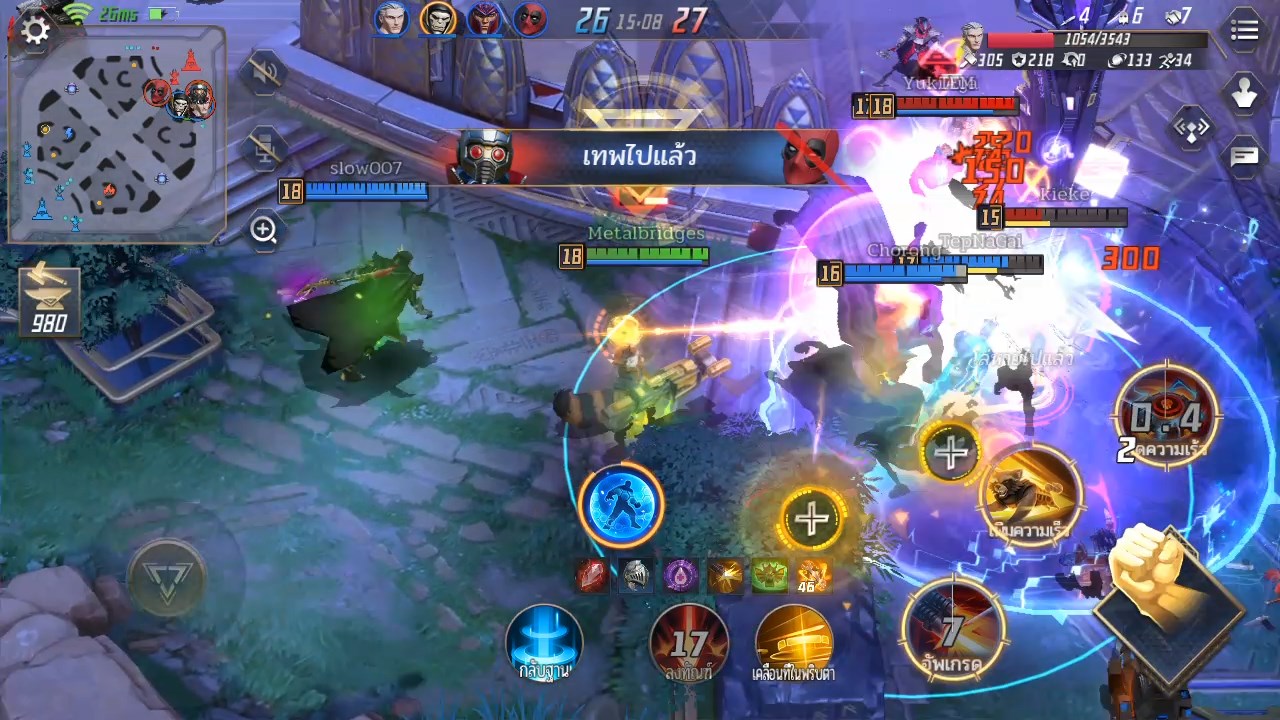The height and width of the screenshot is (720, 1280).
Task: Open the chat message bubble
Action: (x=1244, y=156)
